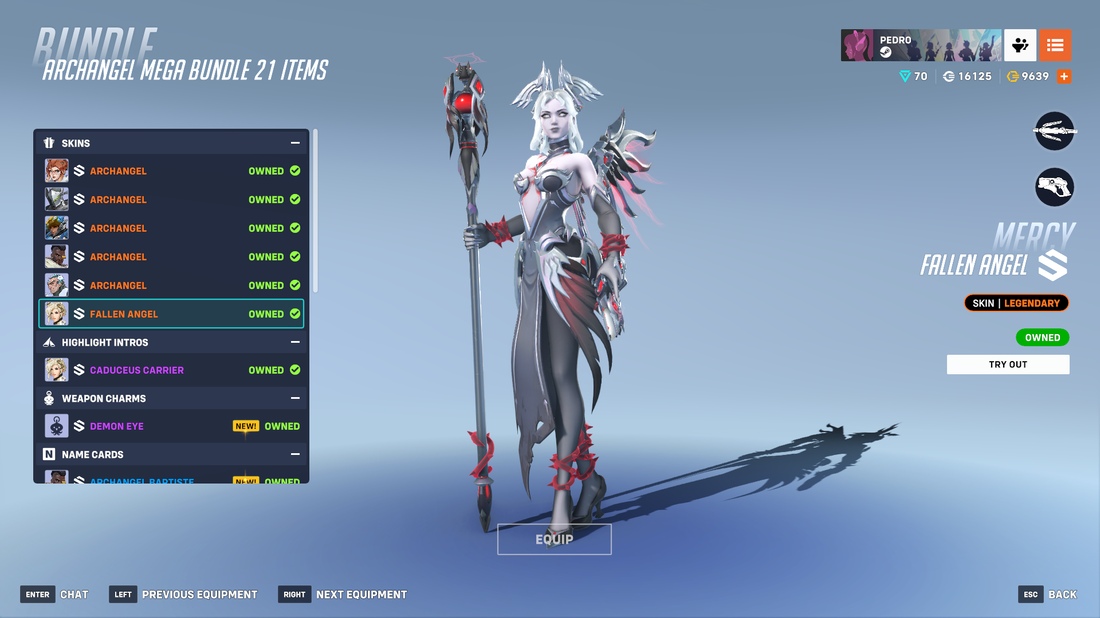Select the Caduceus Carrier highlight intro
The height and width of the screenshot is (618, 1100).
click(x=170, y=370)
